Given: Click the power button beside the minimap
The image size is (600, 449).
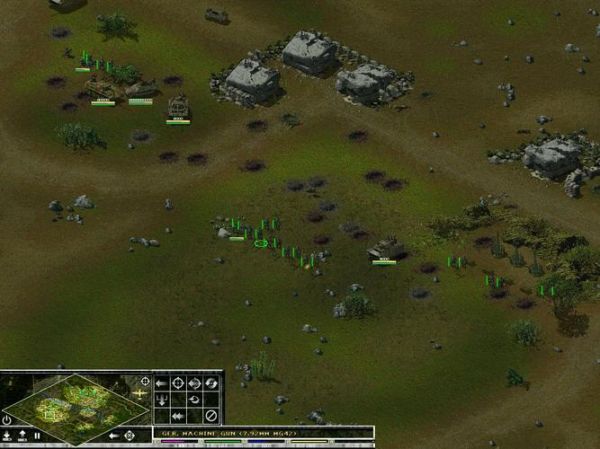Looking at the screenshot, I should 8,420.
